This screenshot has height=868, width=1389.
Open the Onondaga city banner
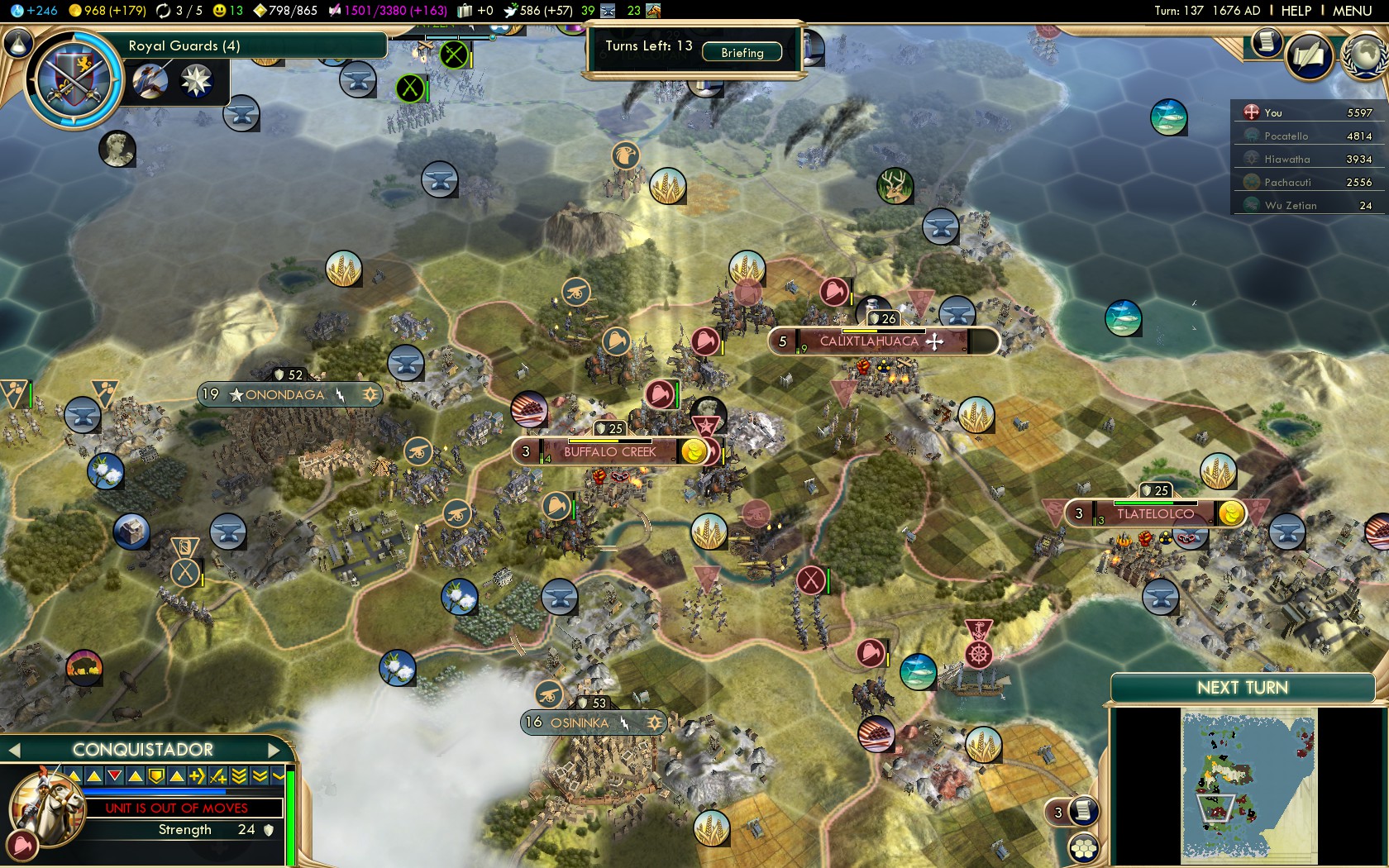click(285, 395)
